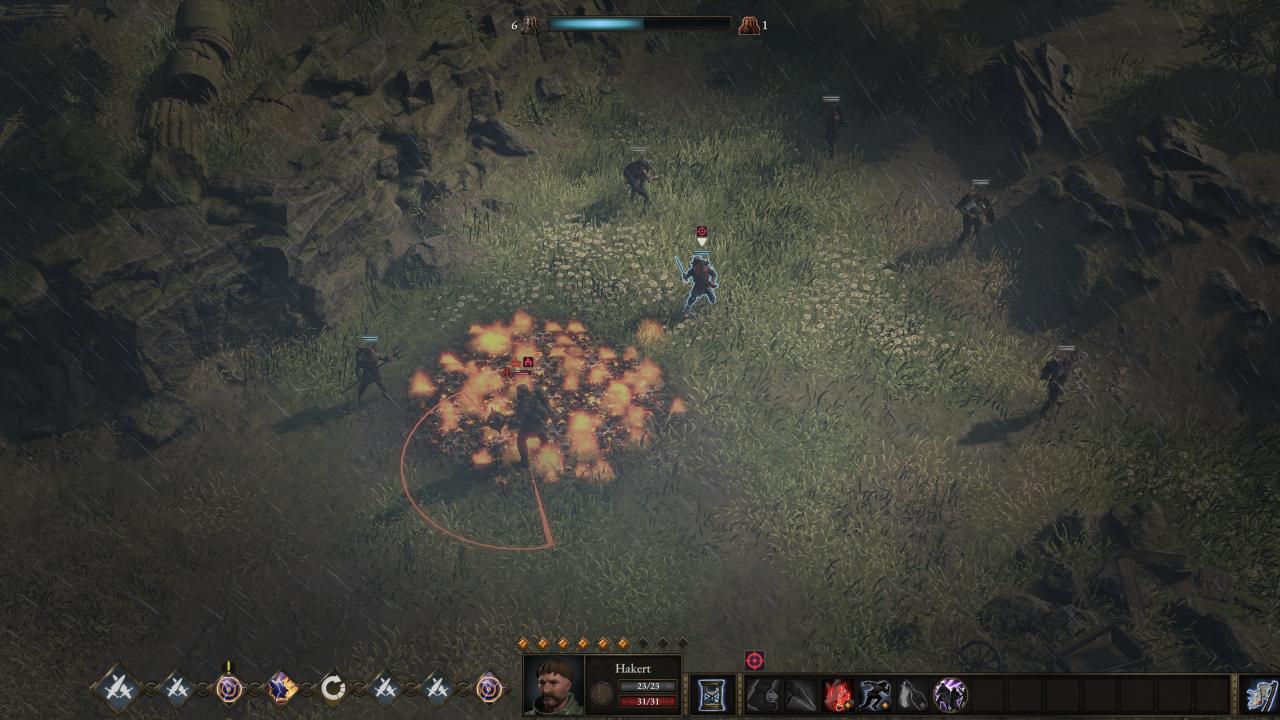Click the red crosshair target status icon
The height and width of the screenshot is (720, 1280).
(754, 660)
